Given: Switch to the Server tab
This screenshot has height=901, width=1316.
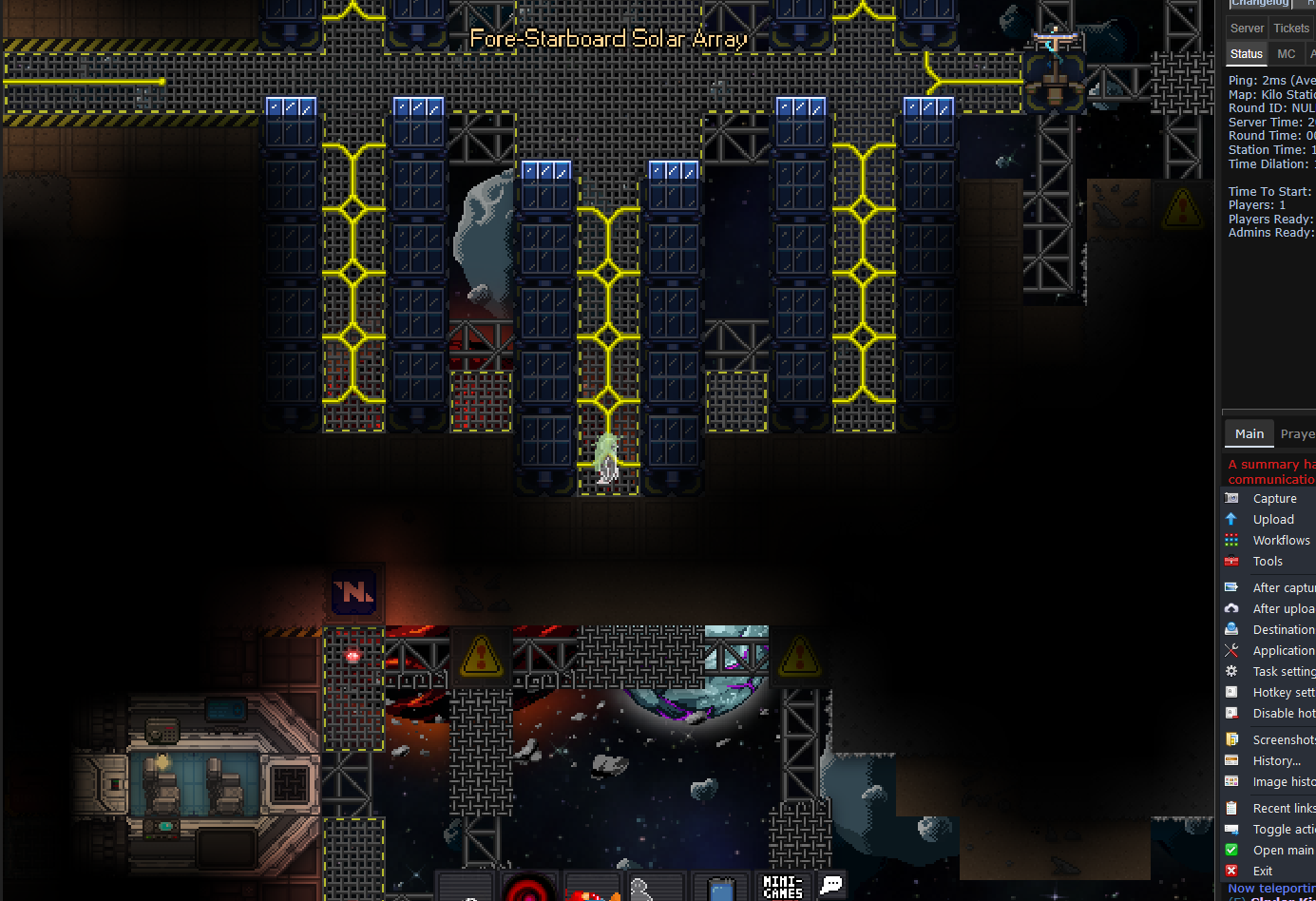Looking at the screenshot, I should tap(1247, 29).
